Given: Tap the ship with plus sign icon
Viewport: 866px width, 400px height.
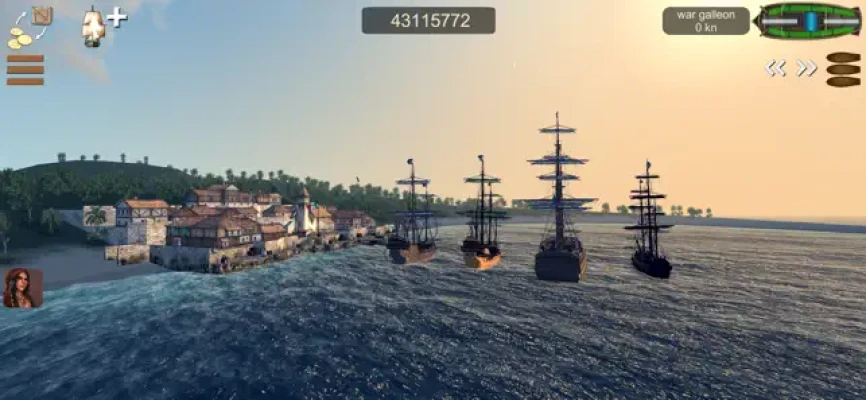Looking at the screenshot, I should (102, 25).
